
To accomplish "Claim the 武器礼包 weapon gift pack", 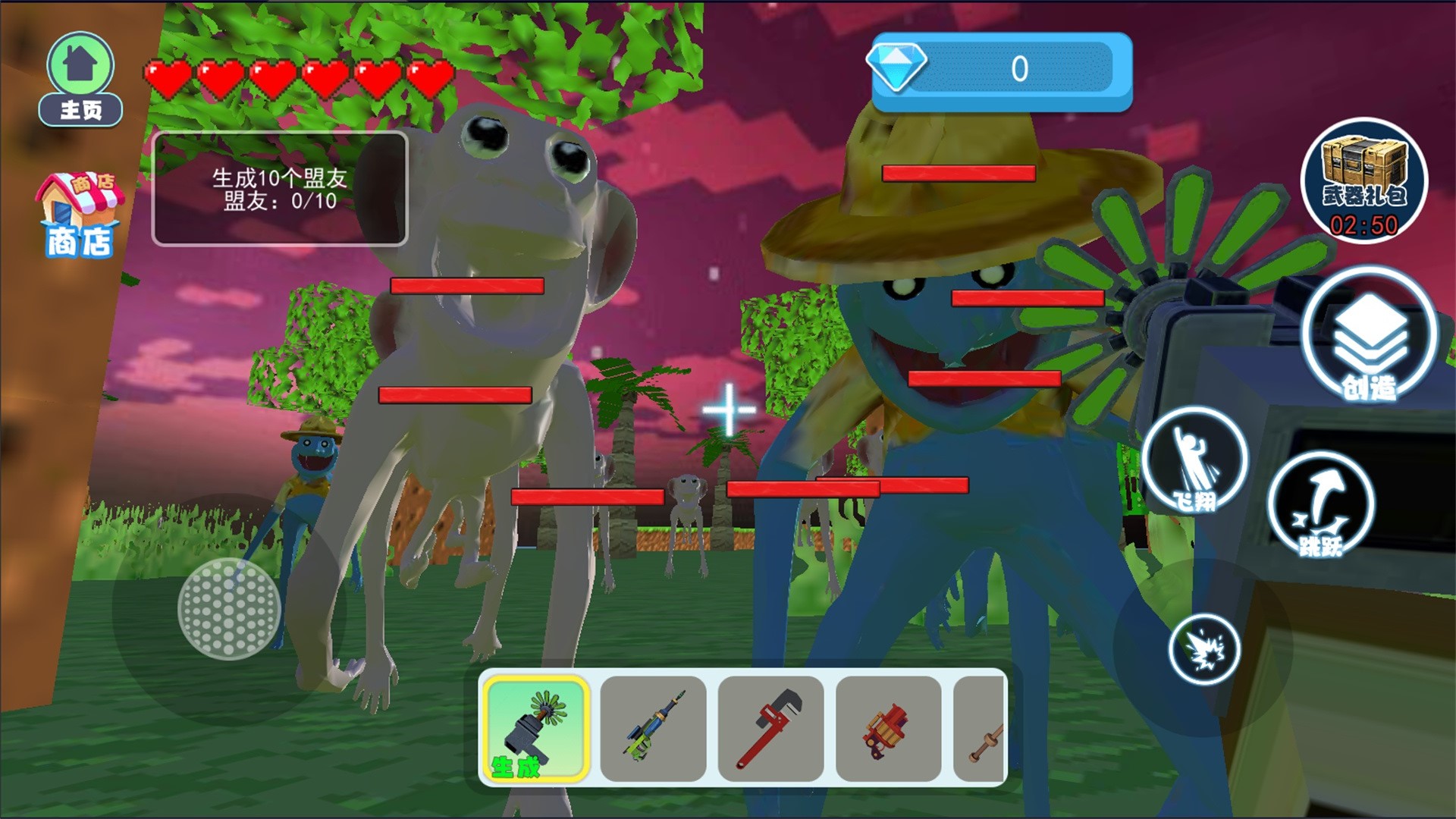I will click(x=1363, y=180).
